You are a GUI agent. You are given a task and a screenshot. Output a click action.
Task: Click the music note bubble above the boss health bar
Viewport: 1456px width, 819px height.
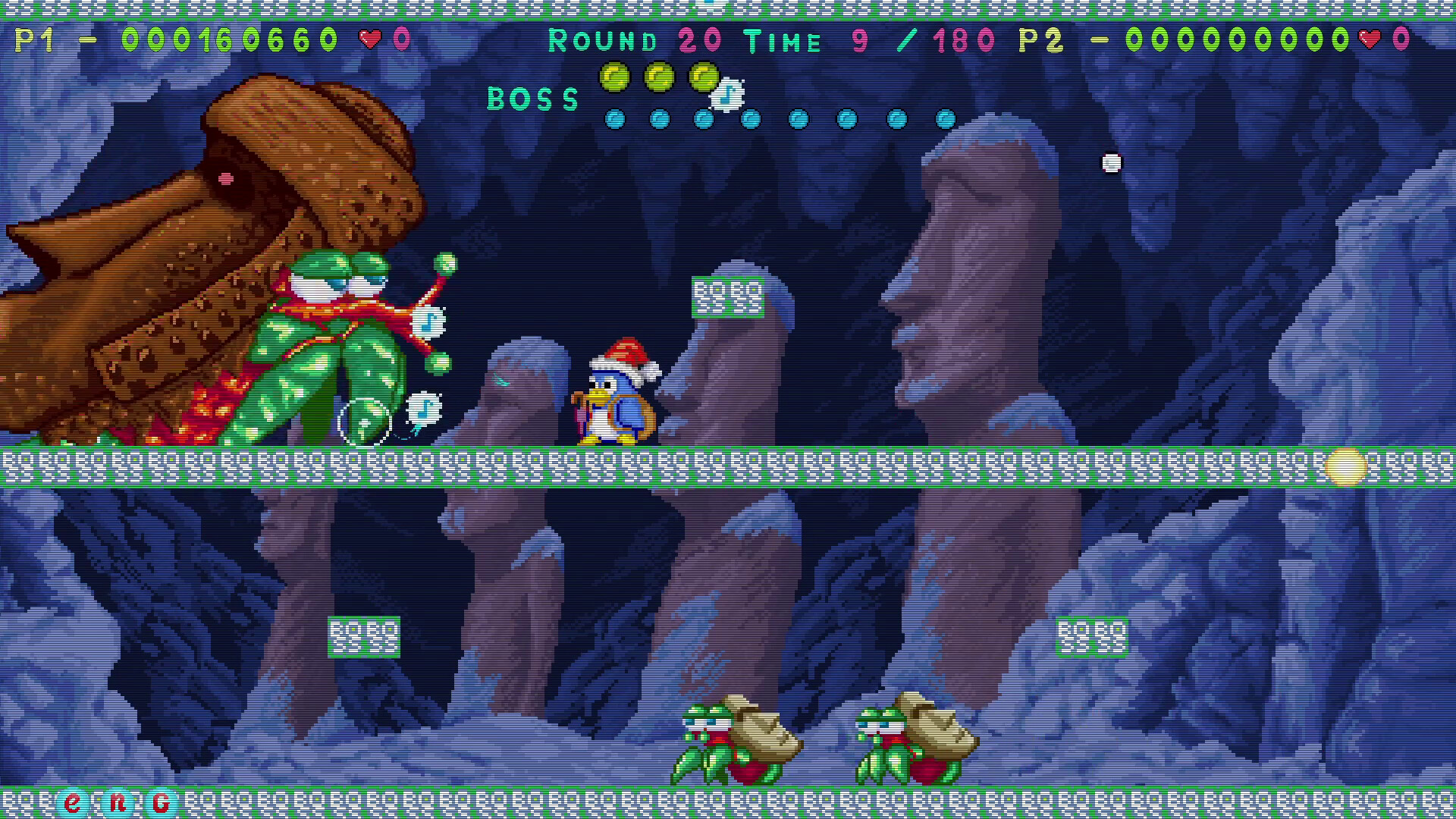point(726,93)
